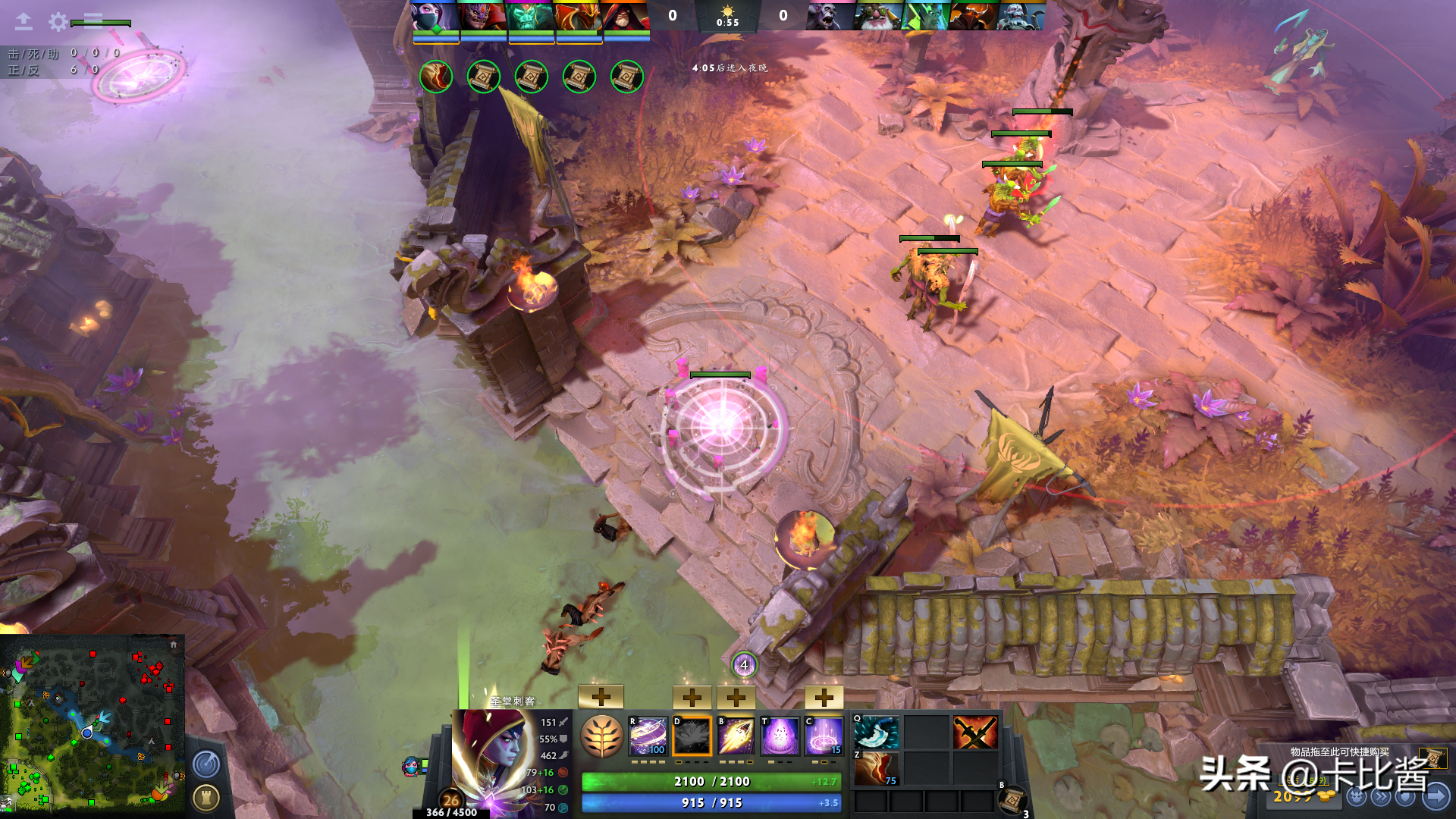Use the Quelling Blade item

tap(876, 733)
